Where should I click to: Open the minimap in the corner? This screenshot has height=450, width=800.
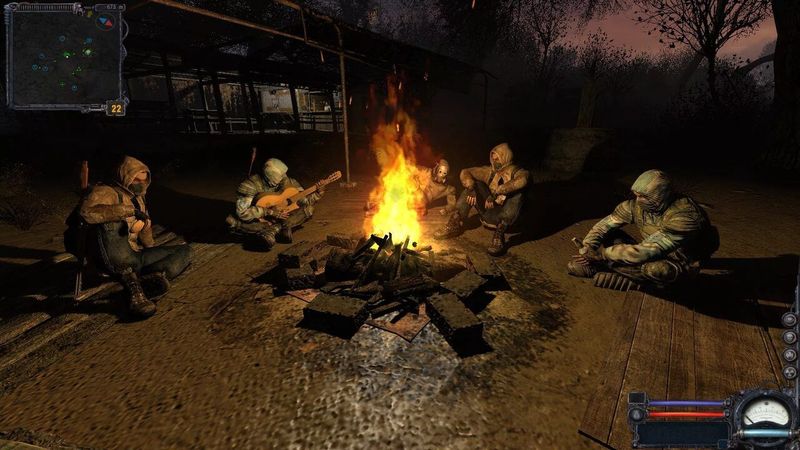(64, 58)
